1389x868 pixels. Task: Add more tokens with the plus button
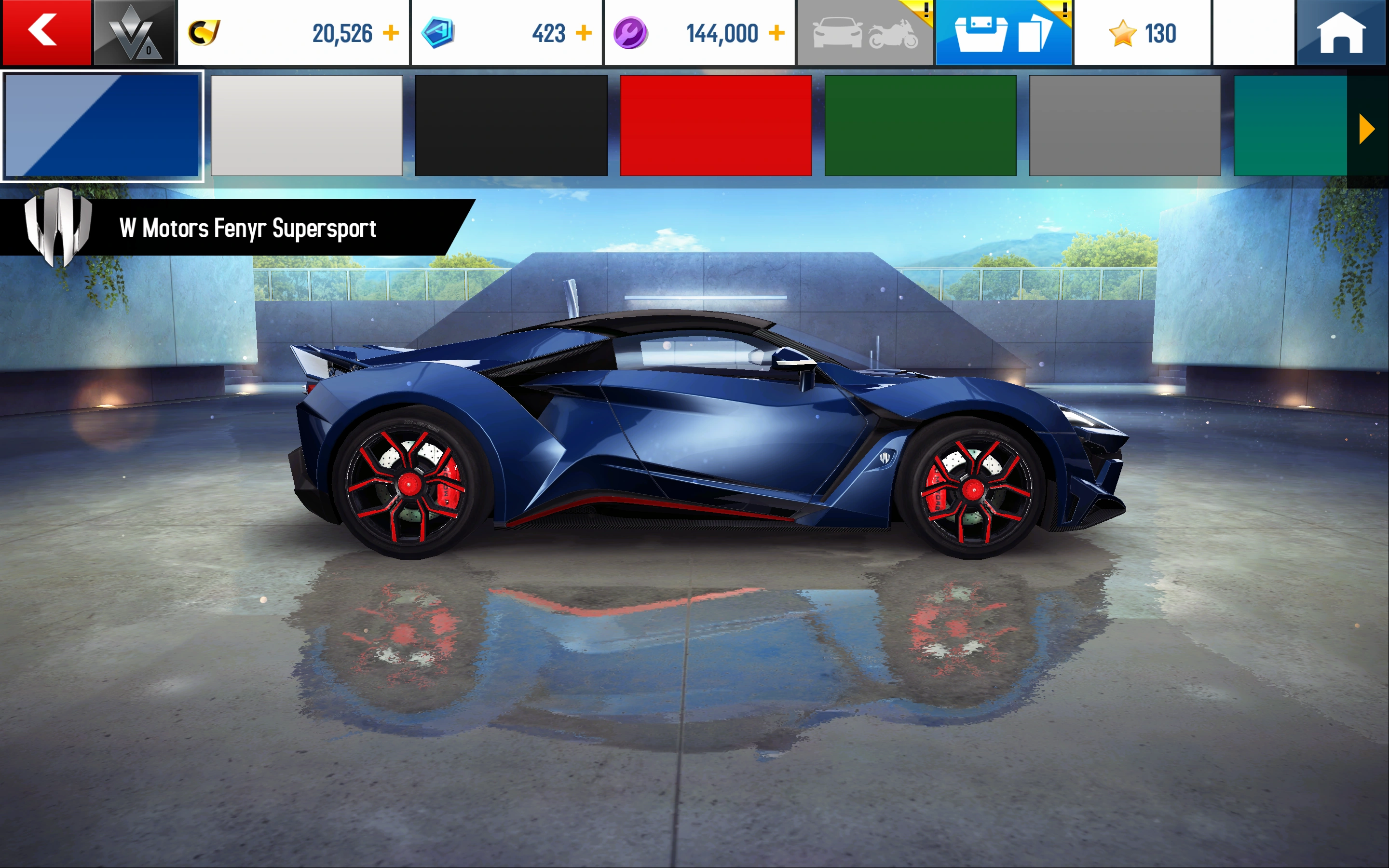pyautogui.click(x=585, y=33)
